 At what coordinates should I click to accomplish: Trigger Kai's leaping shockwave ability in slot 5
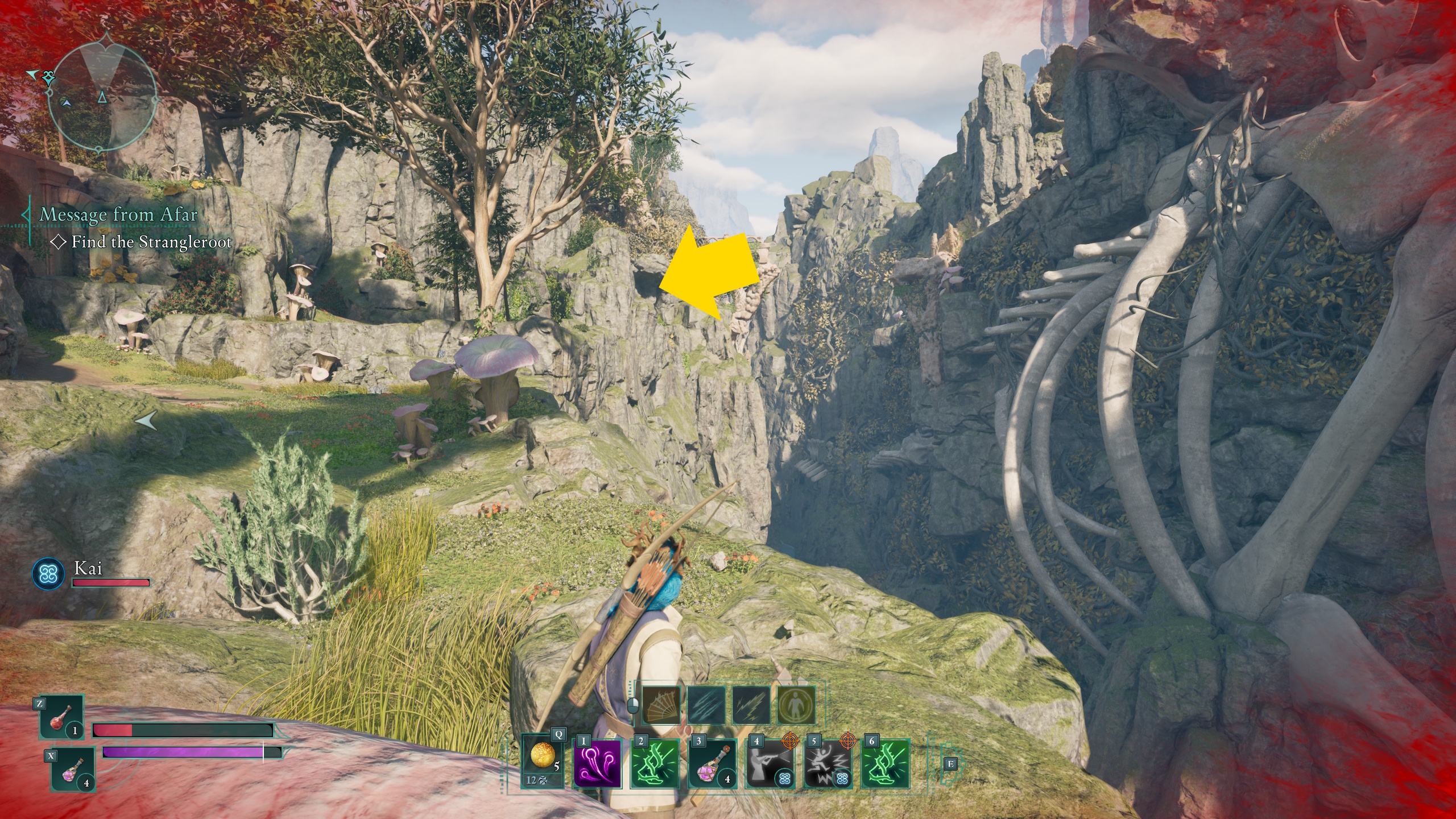[x=828, y=764]
